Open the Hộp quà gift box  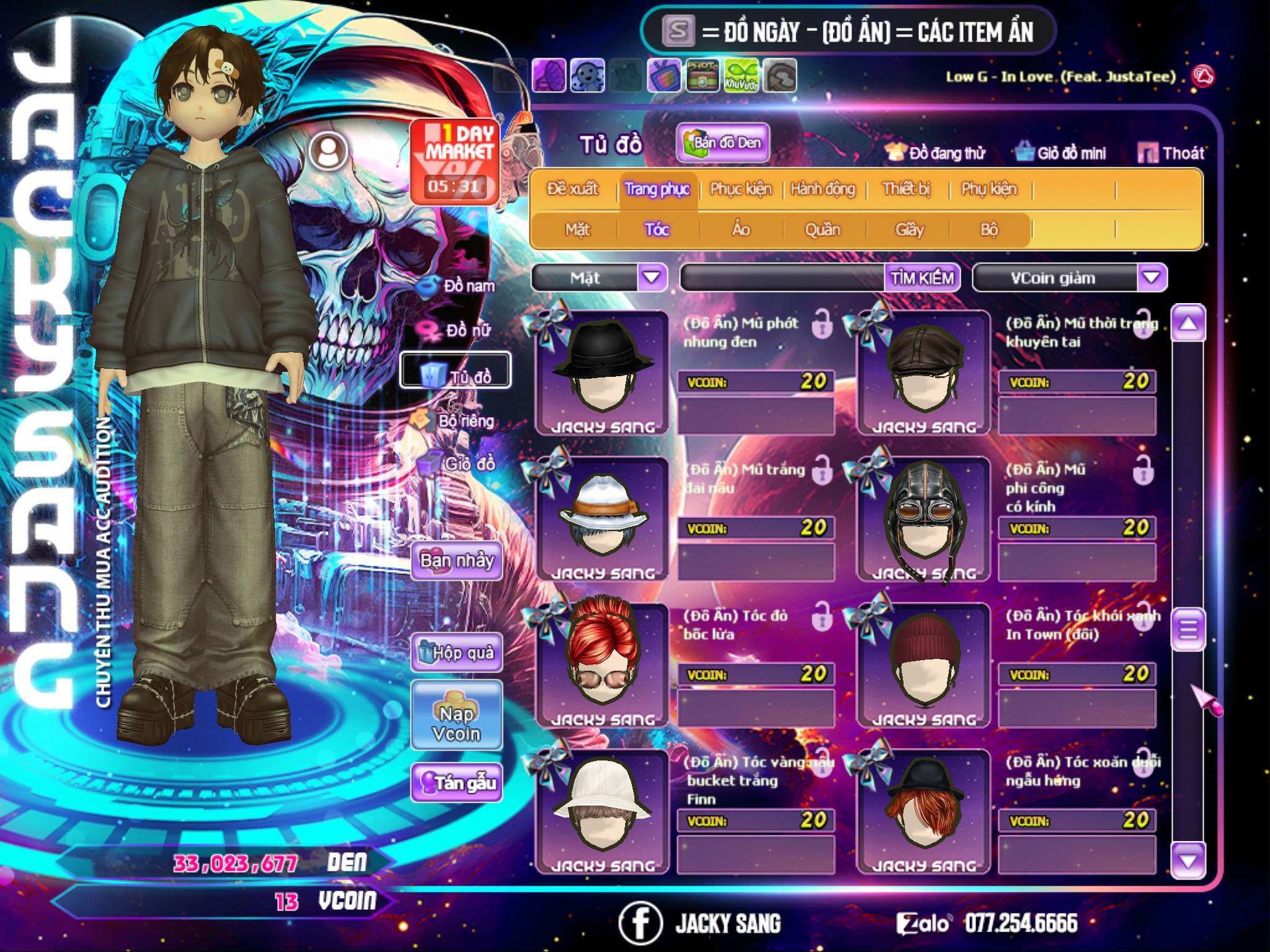coord(456,653)
